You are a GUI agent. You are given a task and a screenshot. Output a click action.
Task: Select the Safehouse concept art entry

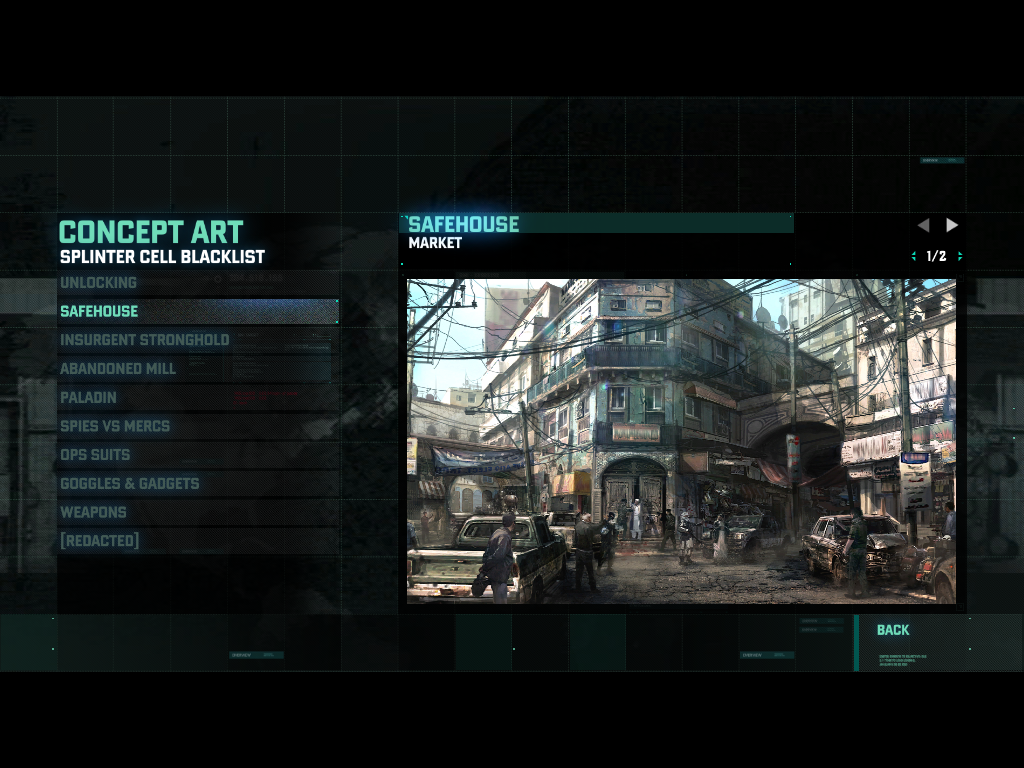(x=99, y=311)
